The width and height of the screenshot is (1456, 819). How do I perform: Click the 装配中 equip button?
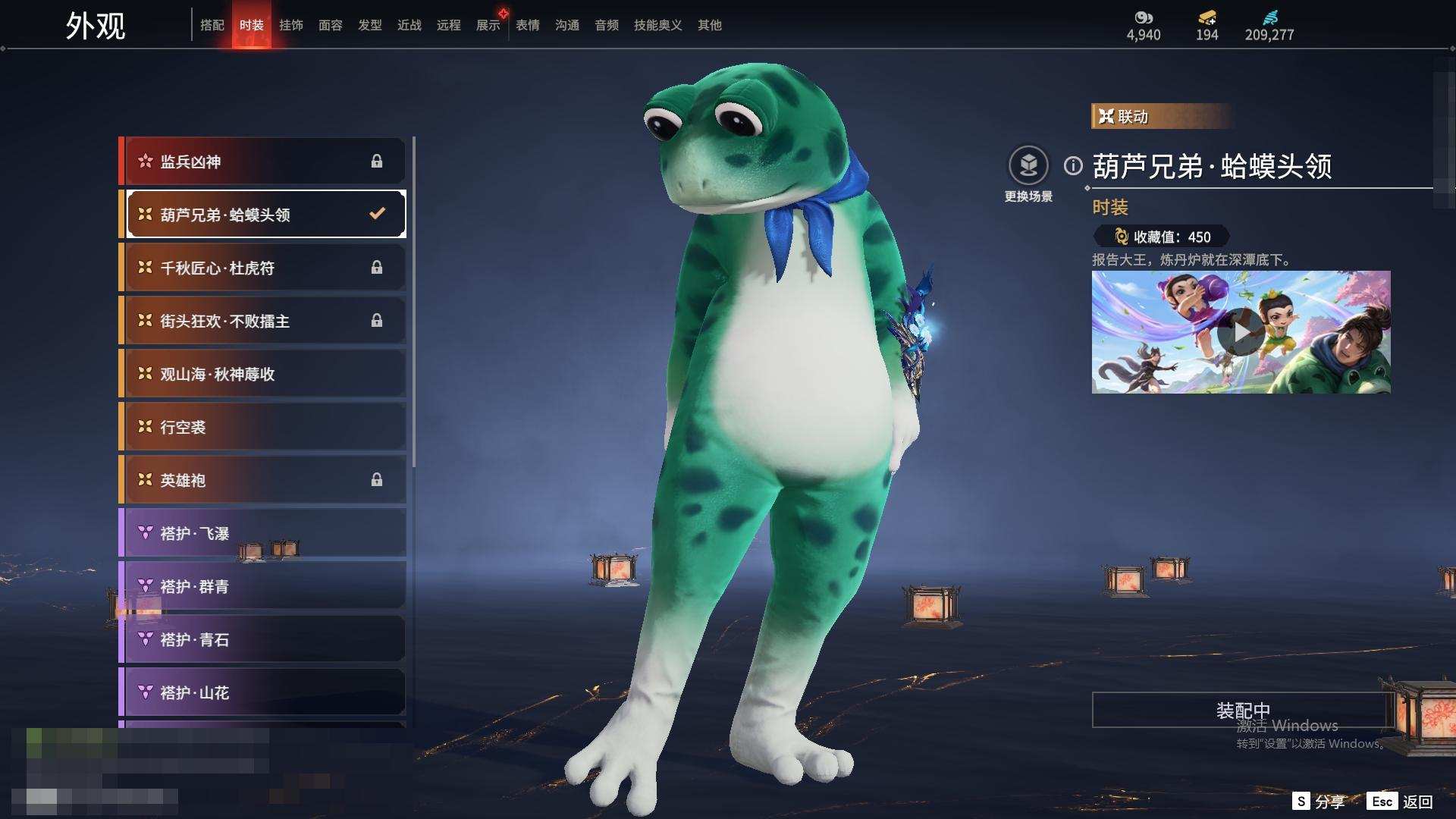[1242, 710]
